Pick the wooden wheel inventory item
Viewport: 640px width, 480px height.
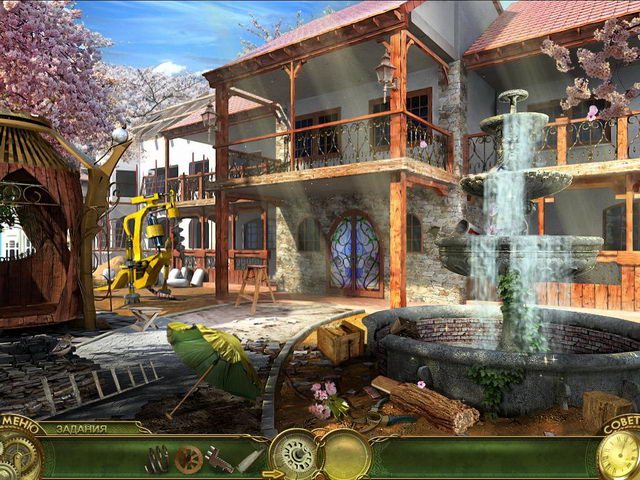[188, 459]
